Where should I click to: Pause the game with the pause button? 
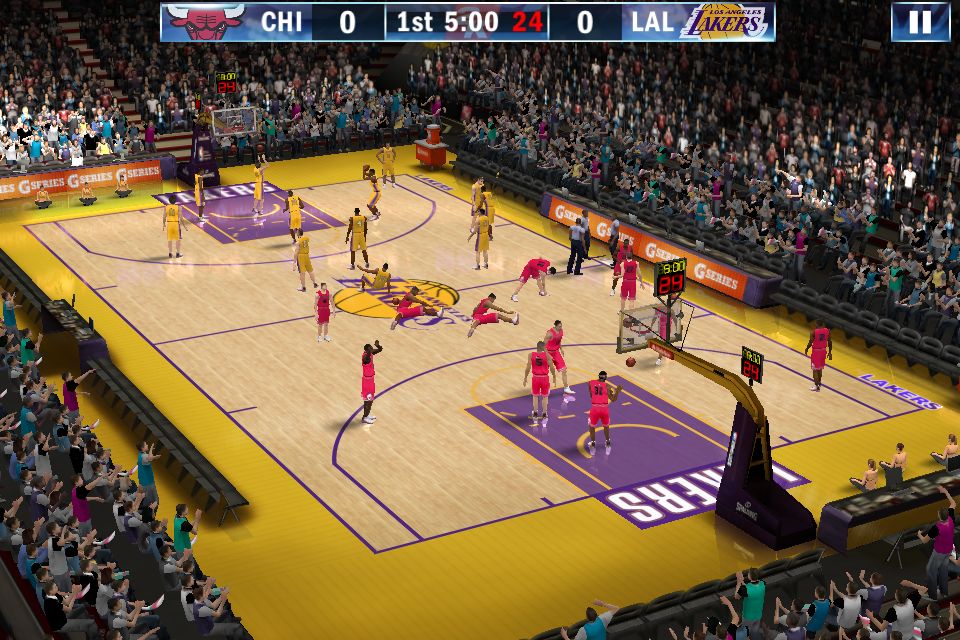tap(919, 22)
